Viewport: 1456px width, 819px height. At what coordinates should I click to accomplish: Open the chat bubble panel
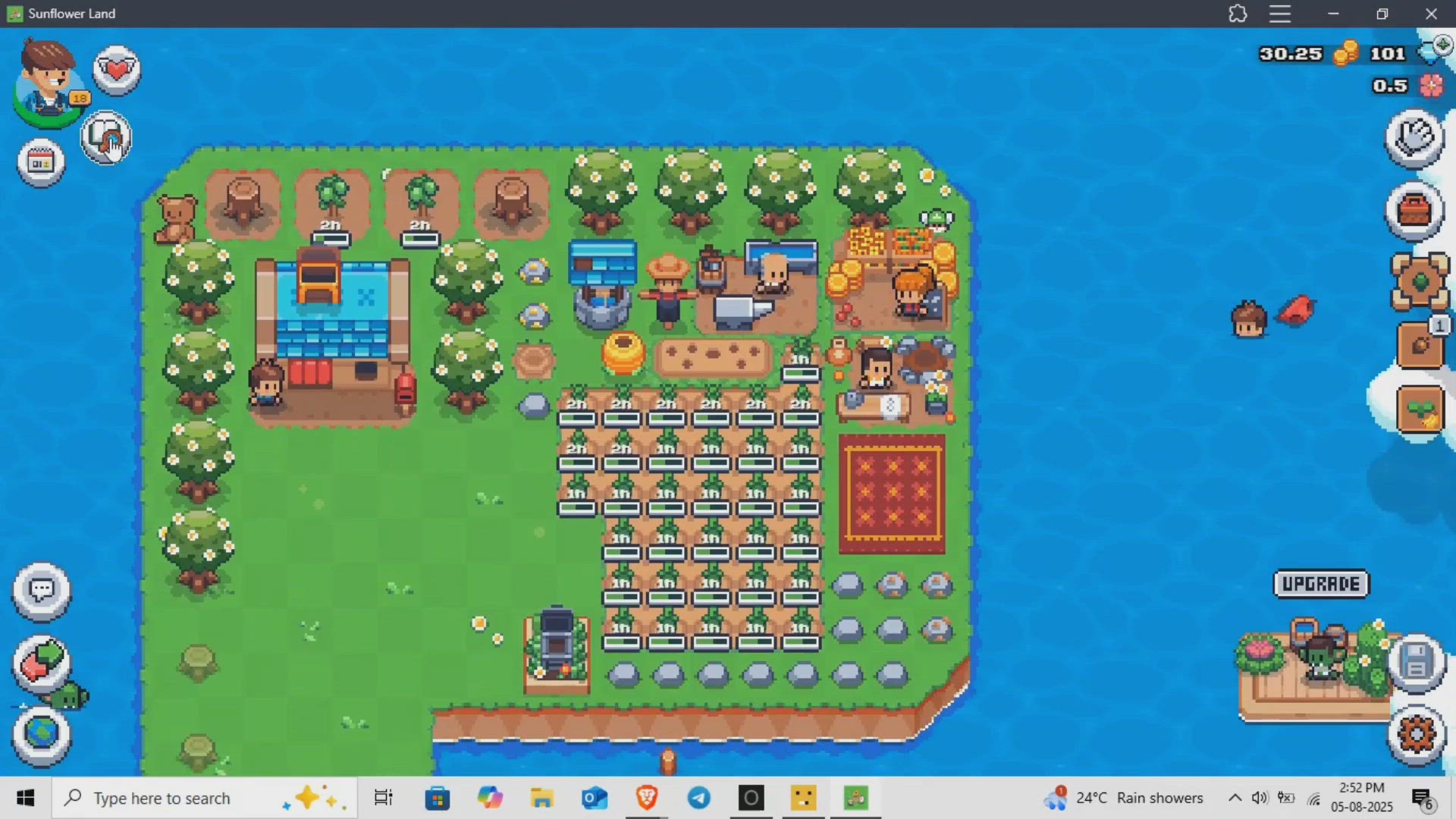point(42,591)
